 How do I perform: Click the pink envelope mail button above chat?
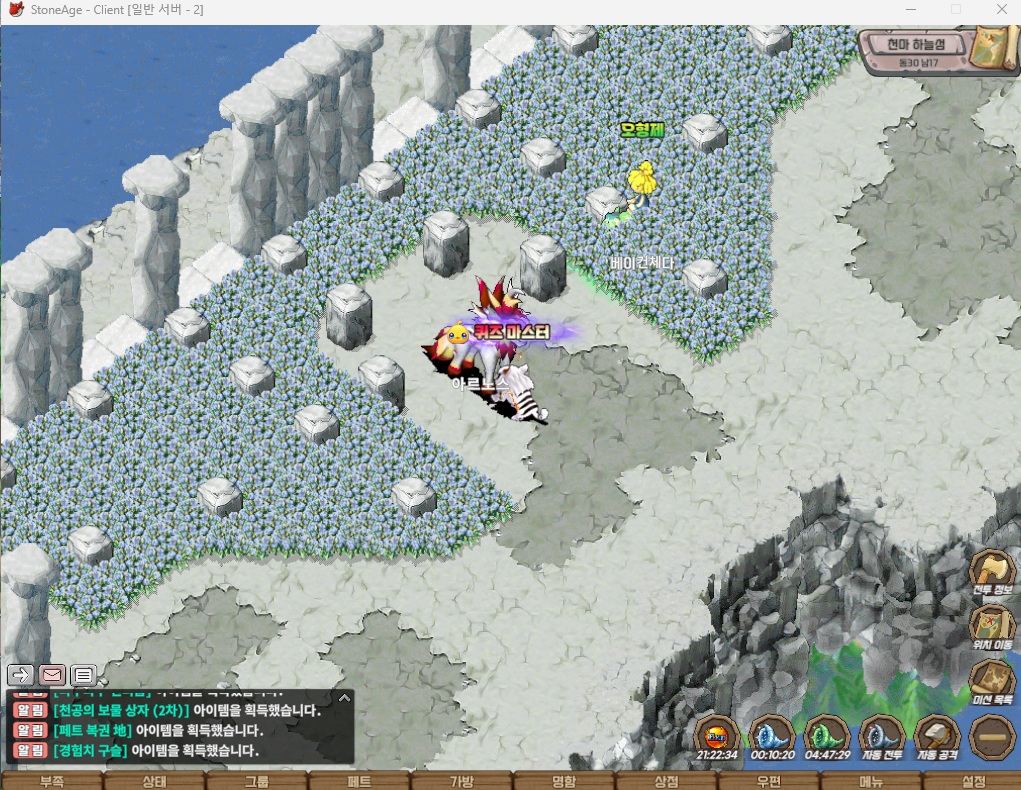tap(52, 675)
